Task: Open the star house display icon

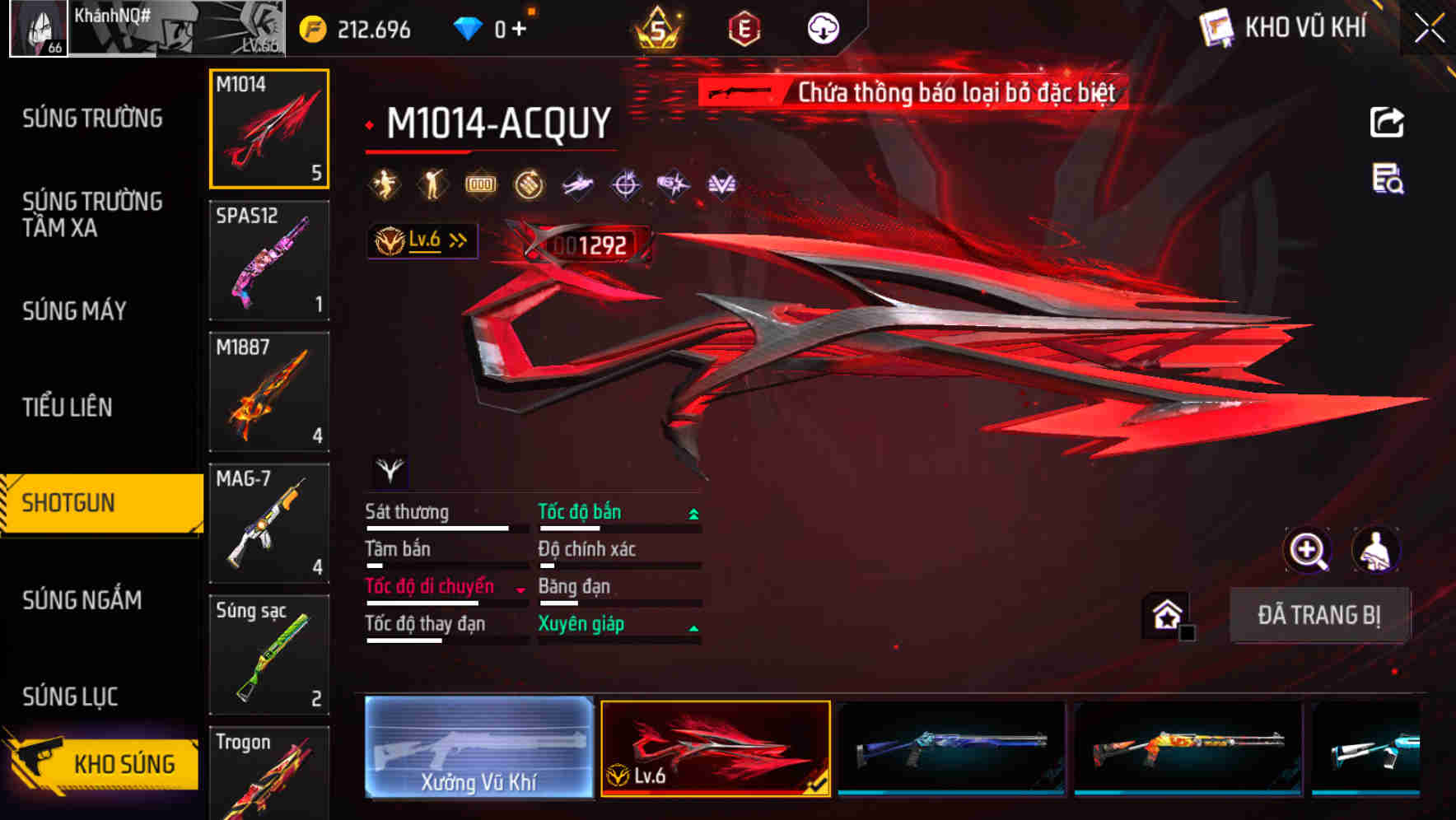Action: (x=1166, y=615)
